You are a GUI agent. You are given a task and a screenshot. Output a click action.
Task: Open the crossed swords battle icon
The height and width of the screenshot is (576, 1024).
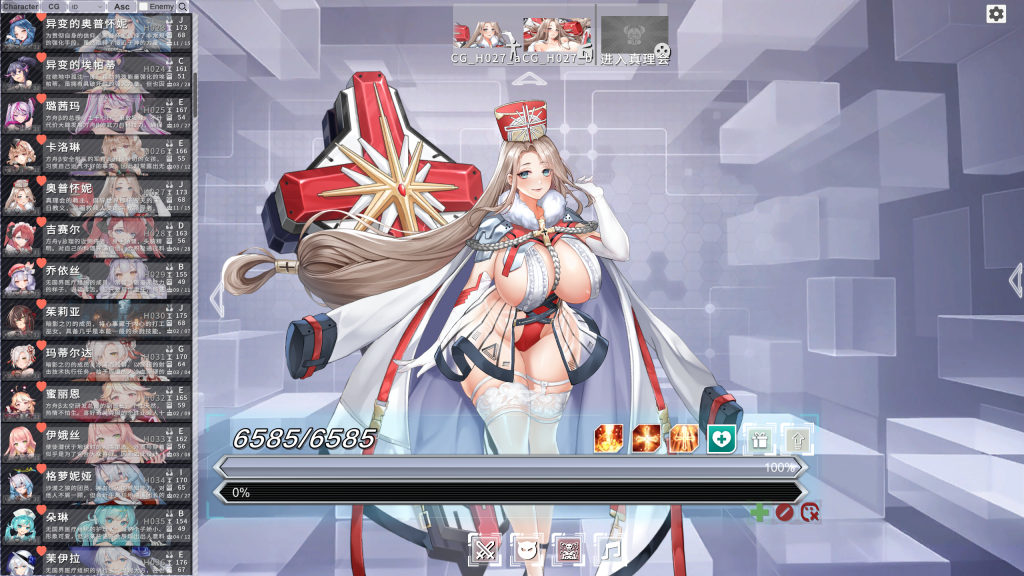485,549
